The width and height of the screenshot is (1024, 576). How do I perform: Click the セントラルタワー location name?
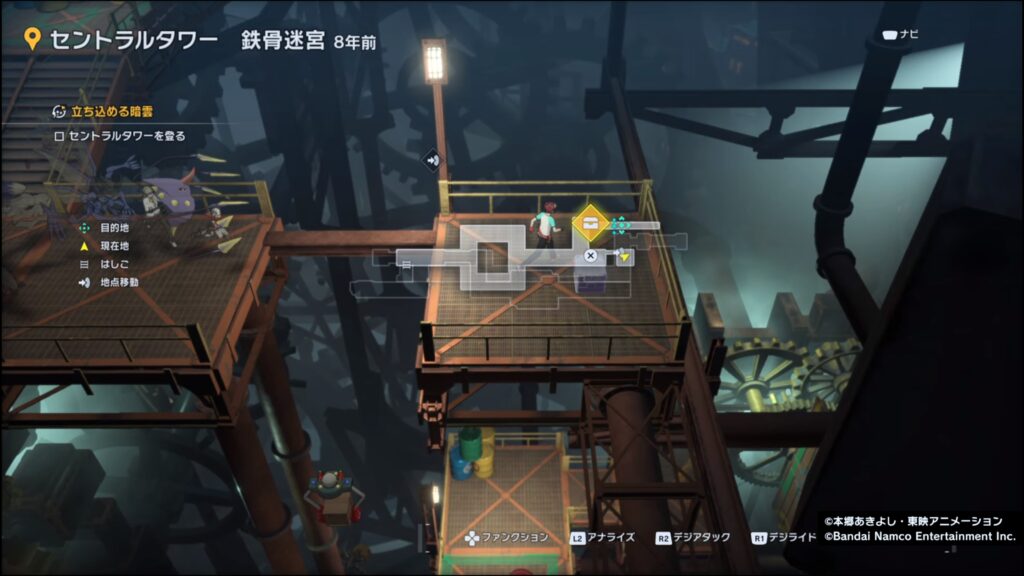(133, 40)
